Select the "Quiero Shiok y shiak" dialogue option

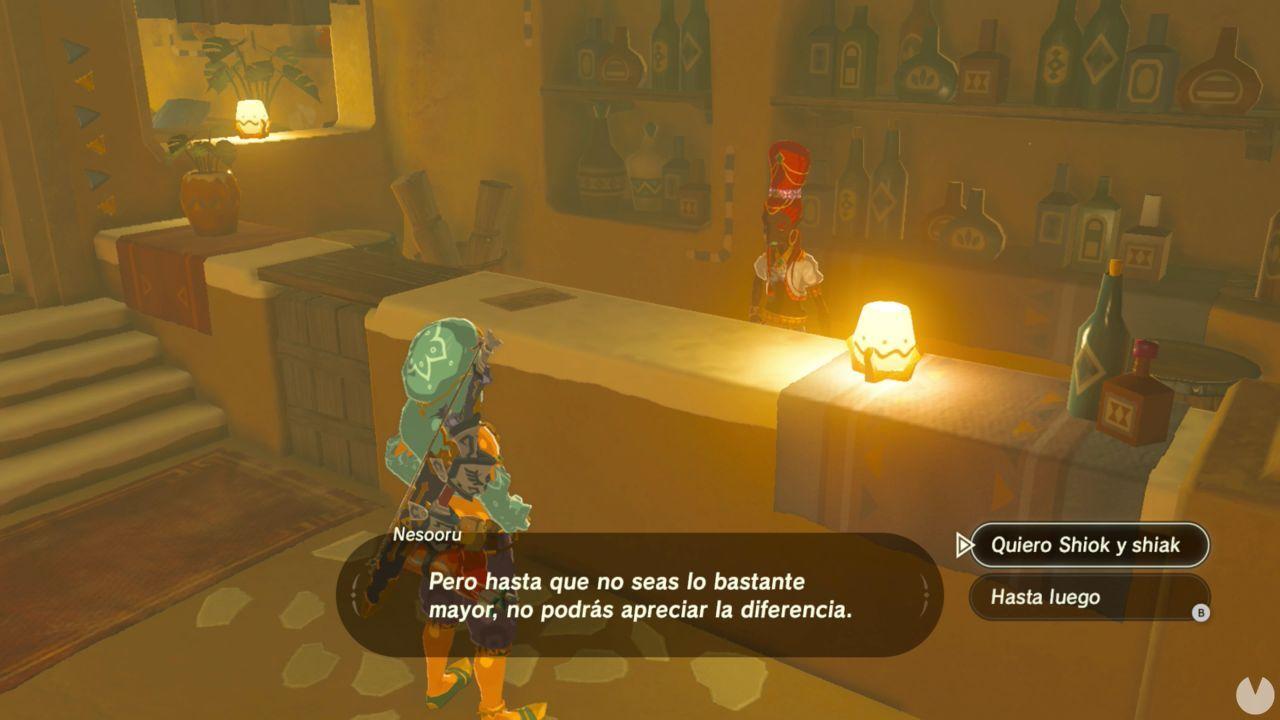tap(1090, 545)
